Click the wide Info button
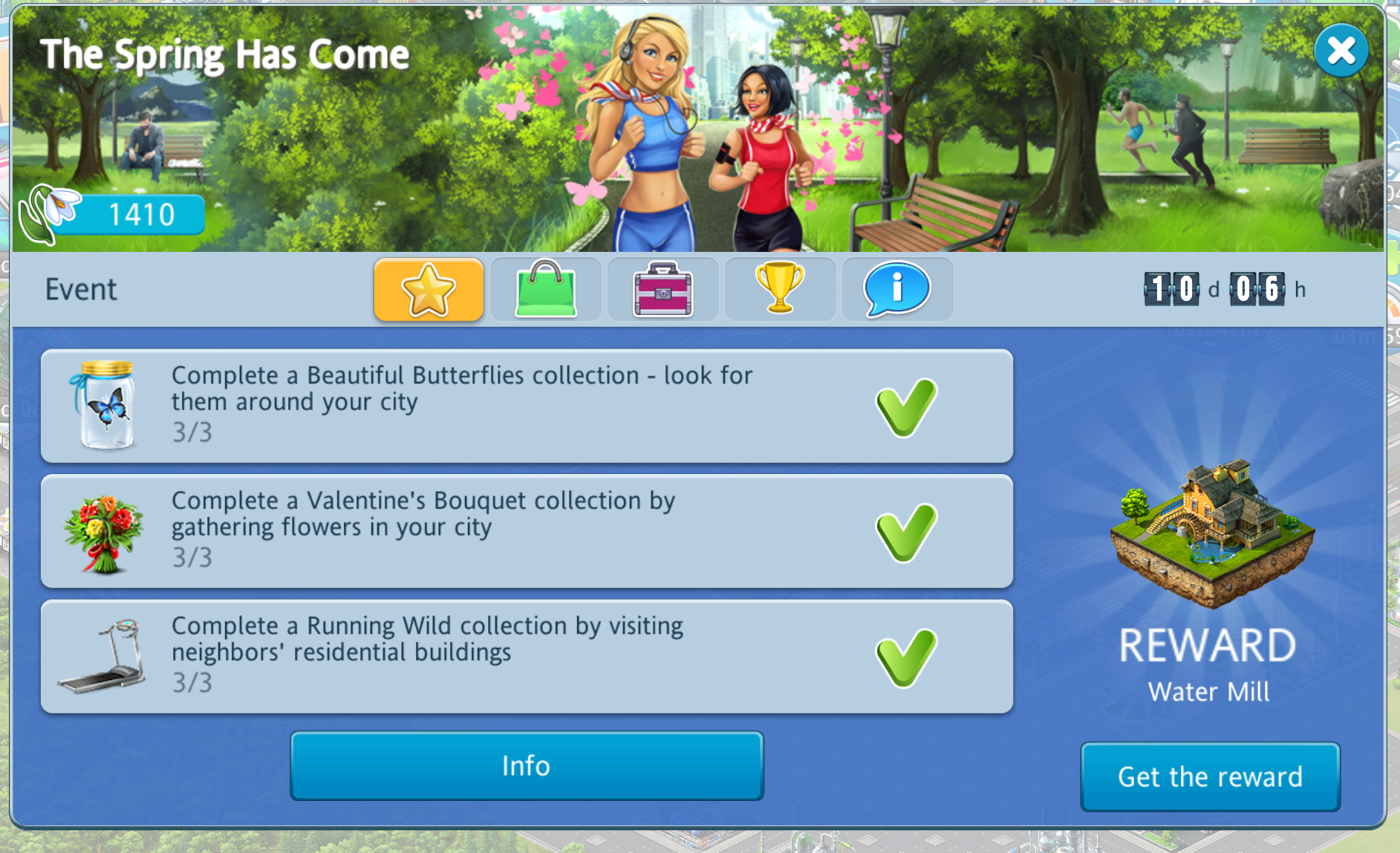 click(x=527, y=765)
